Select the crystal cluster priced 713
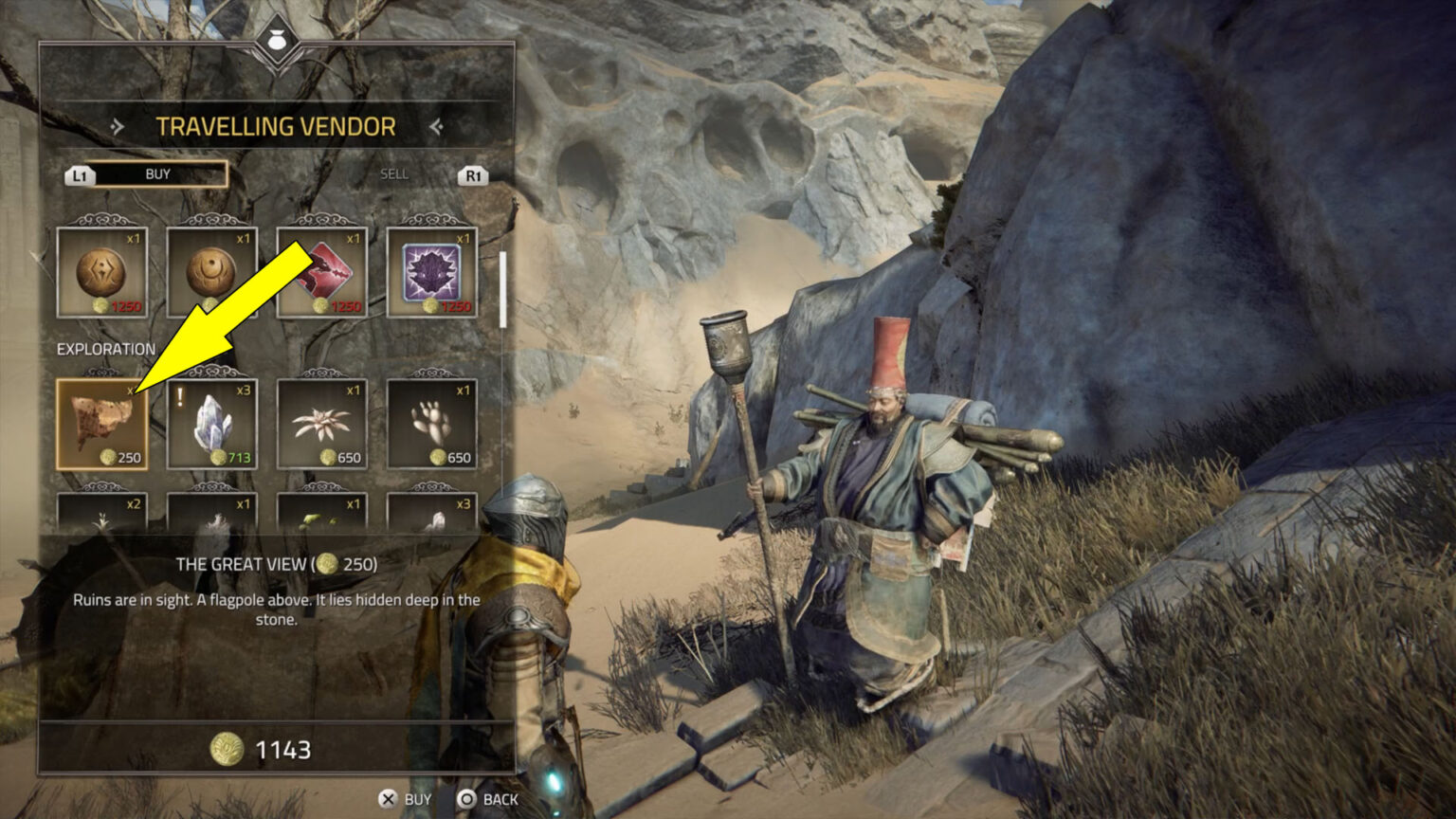The height and width of the screenshot is (819, 1456). point(210,422)
